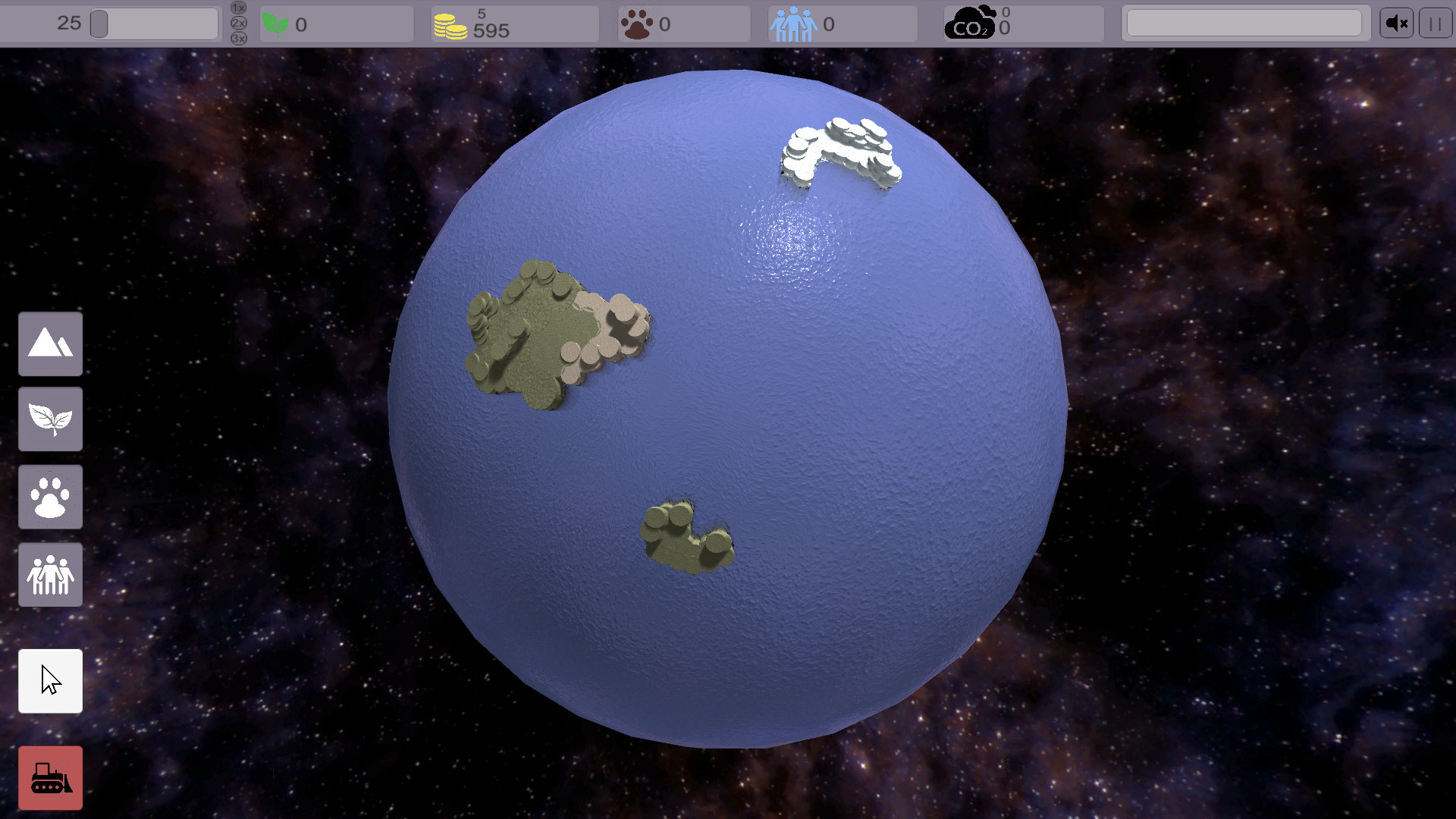Image resolution: width=1456 pixels, height=819 pixels.
Task: Set game speed to 1x
Action: pos(237,7)
